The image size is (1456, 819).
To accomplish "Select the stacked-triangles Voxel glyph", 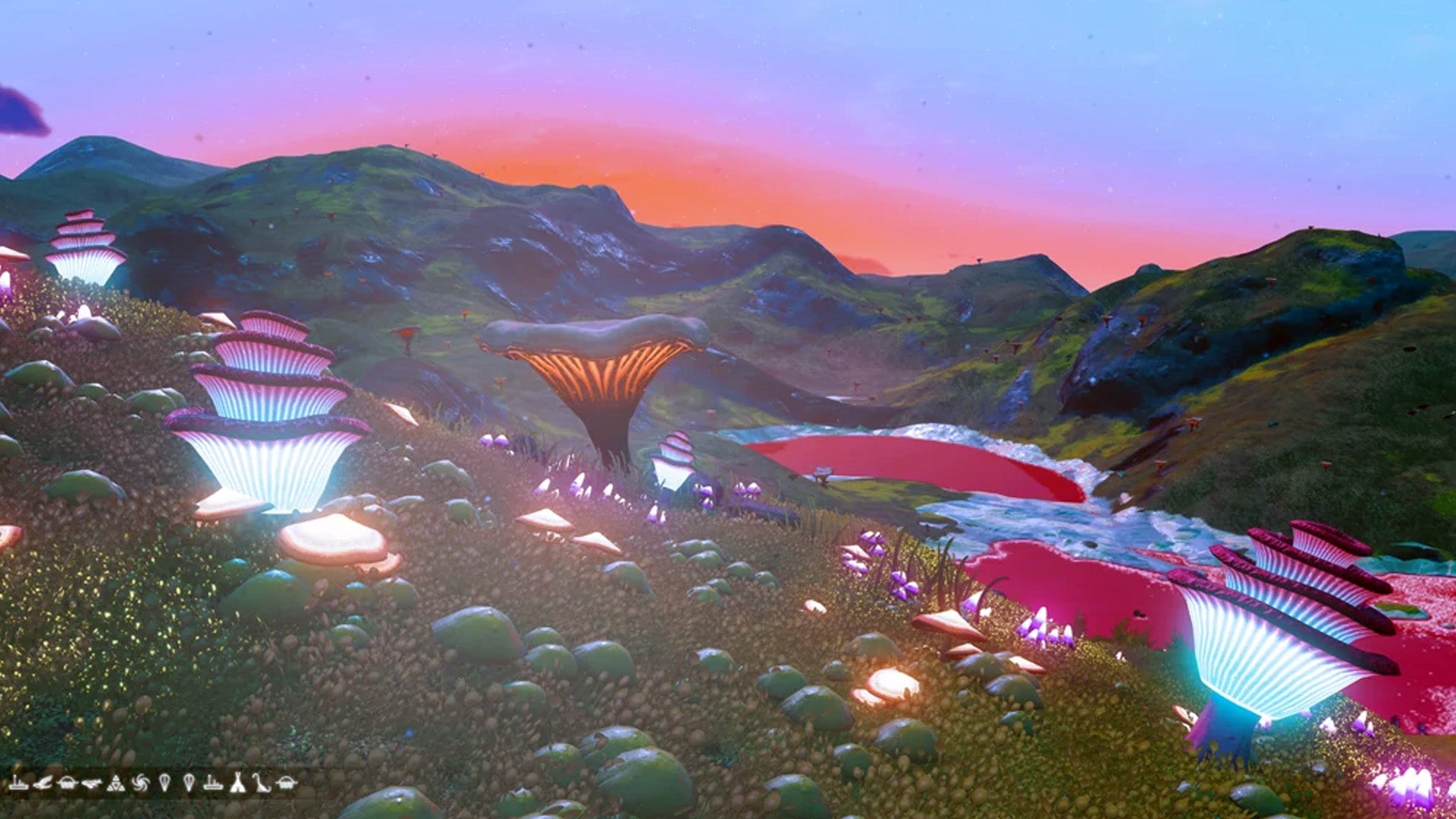I will (115, 783).
